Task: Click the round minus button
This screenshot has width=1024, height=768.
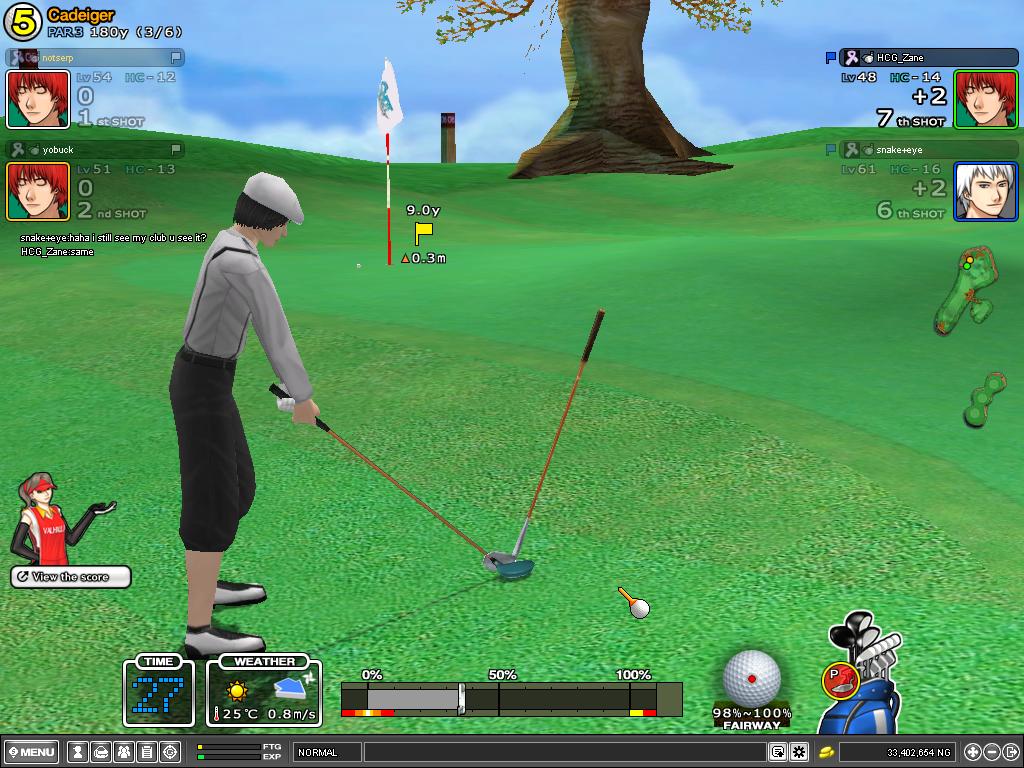Action: (992, 752)
